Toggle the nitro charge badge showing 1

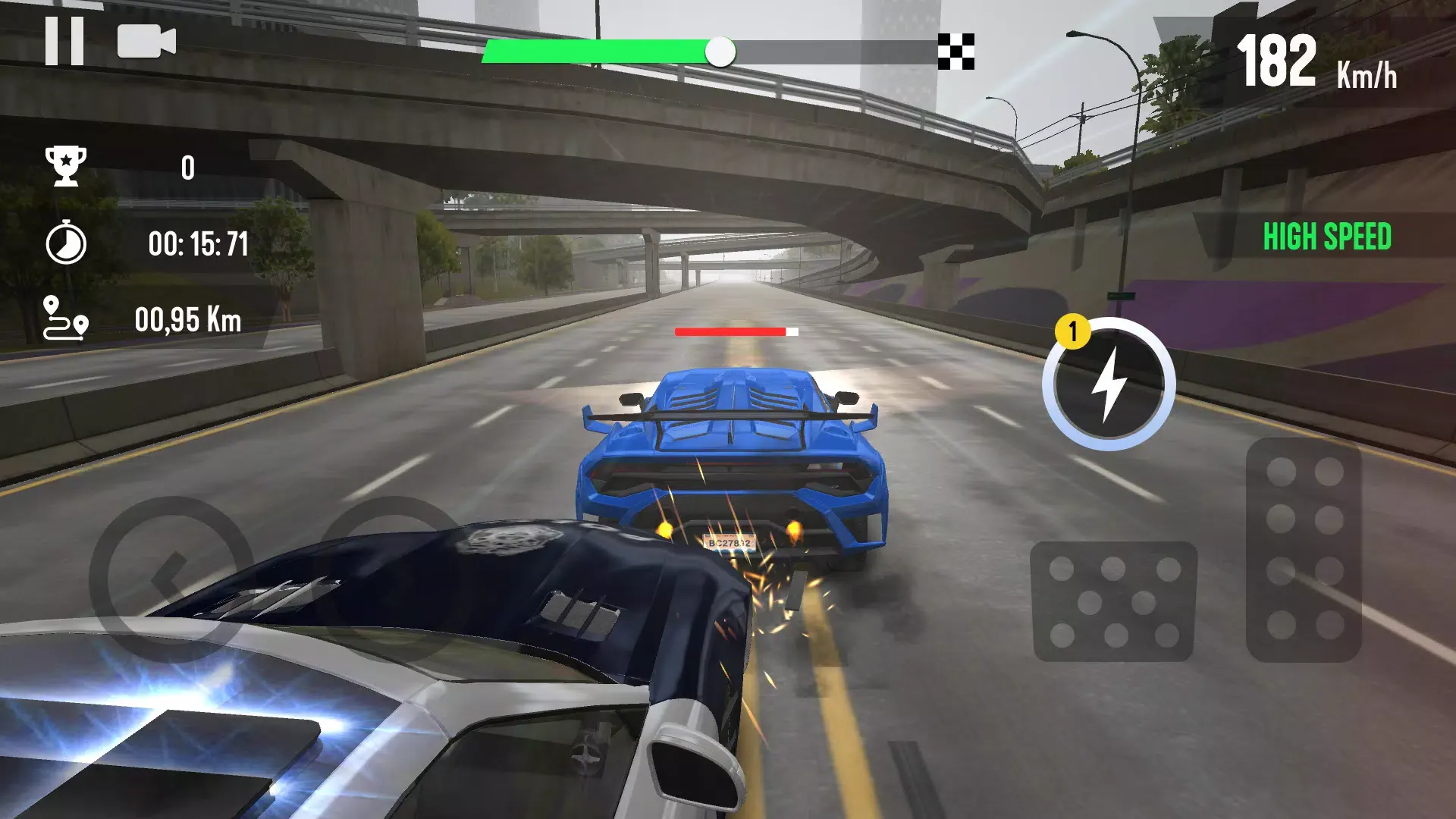pyautogui.click(x=1072, y=329)
